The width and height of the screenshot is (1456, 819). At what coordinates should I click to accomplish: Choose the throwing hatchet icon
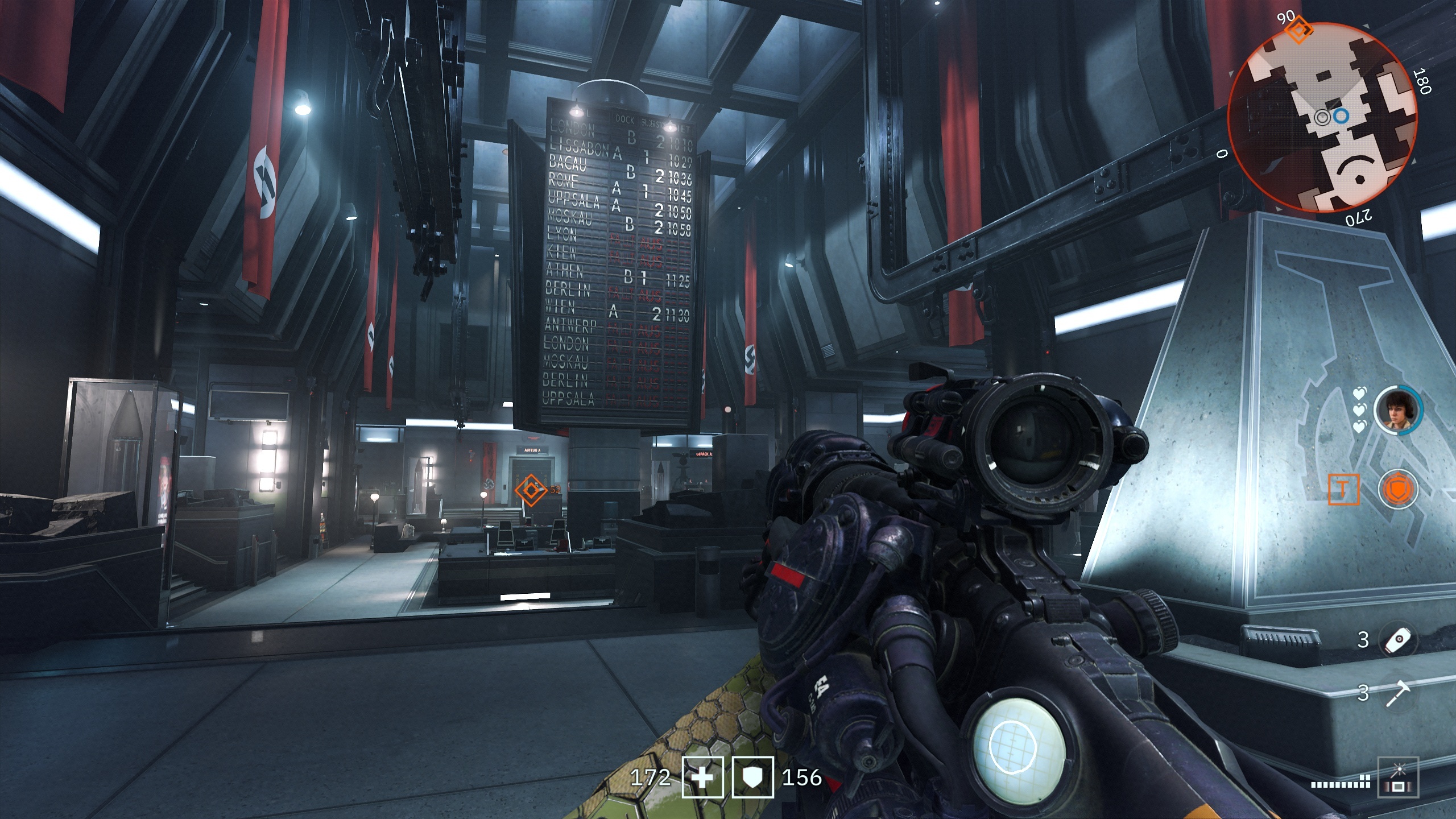point(1399,693)
